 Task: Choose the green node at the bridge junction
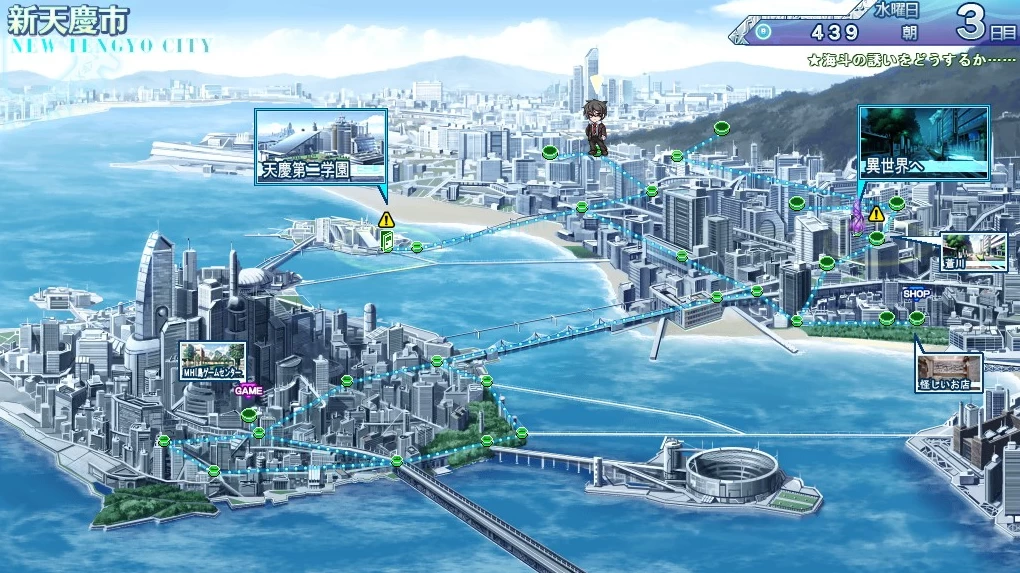[x=397, y=461]
